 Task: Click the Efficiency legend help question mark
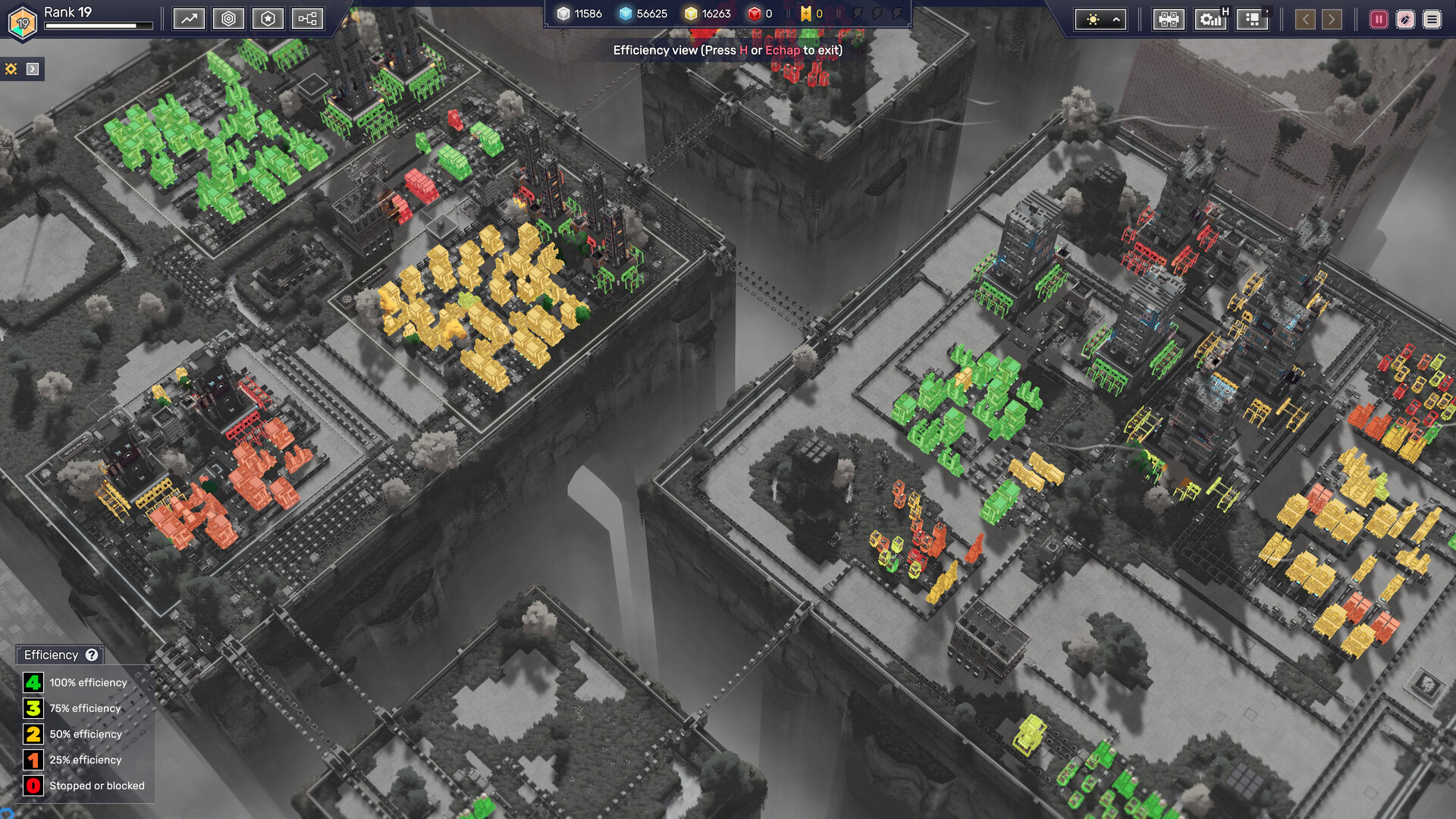tap(92, 655)
